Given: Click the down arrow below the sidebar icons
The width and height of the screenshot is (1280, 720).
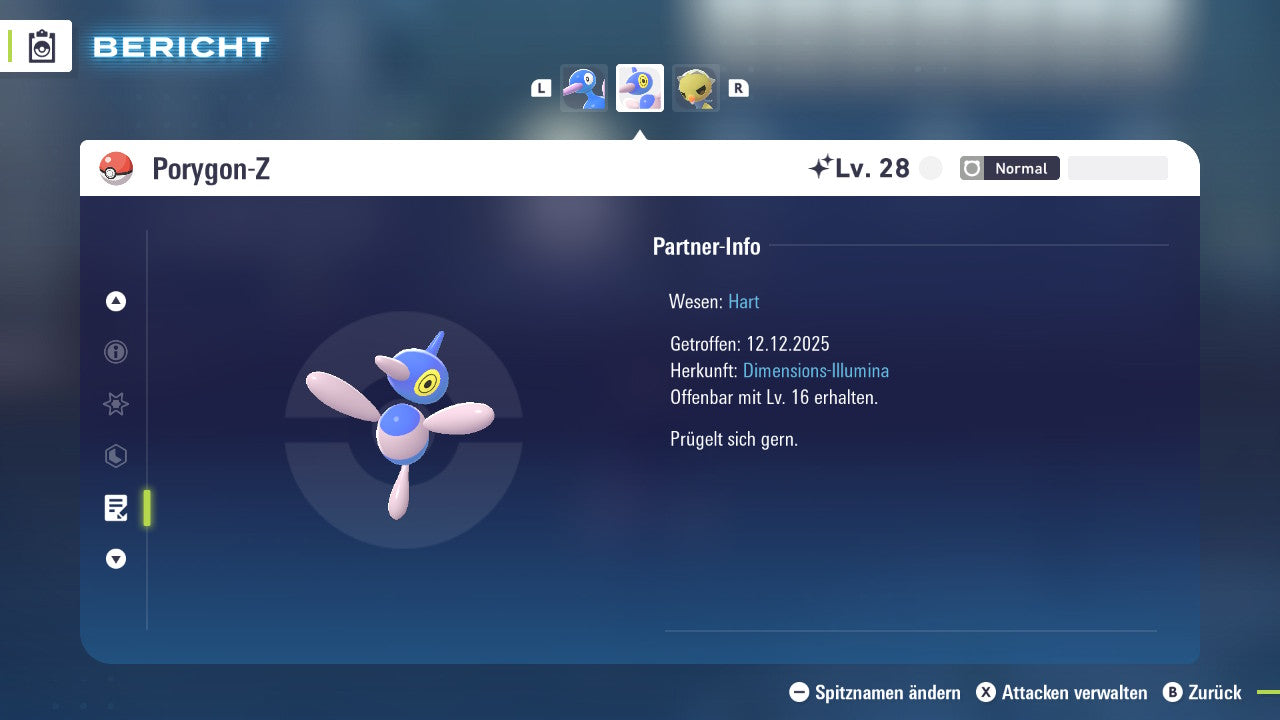Looking at the screenshot, I should coord(115,559).
